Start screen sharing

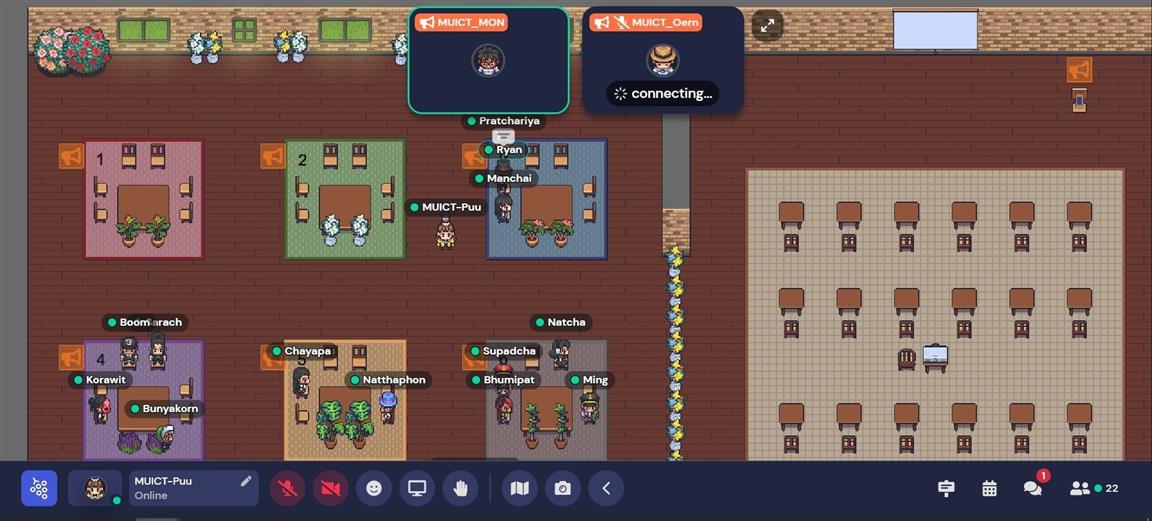[x=417, y=488]
